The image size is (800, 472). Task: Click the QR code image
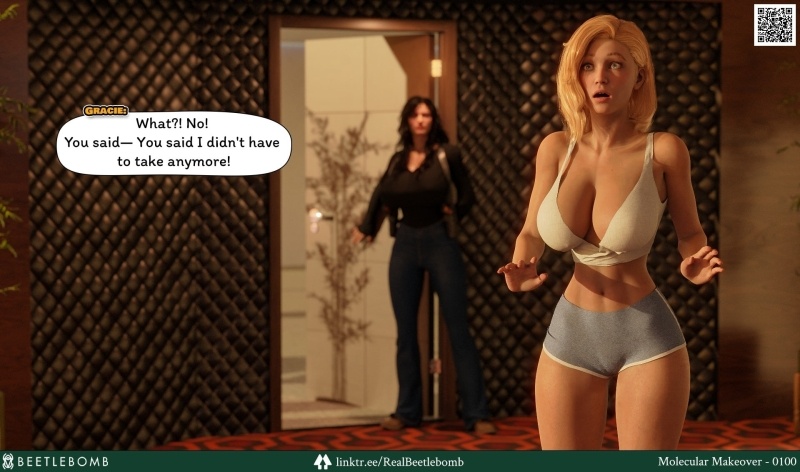point(774,24)
